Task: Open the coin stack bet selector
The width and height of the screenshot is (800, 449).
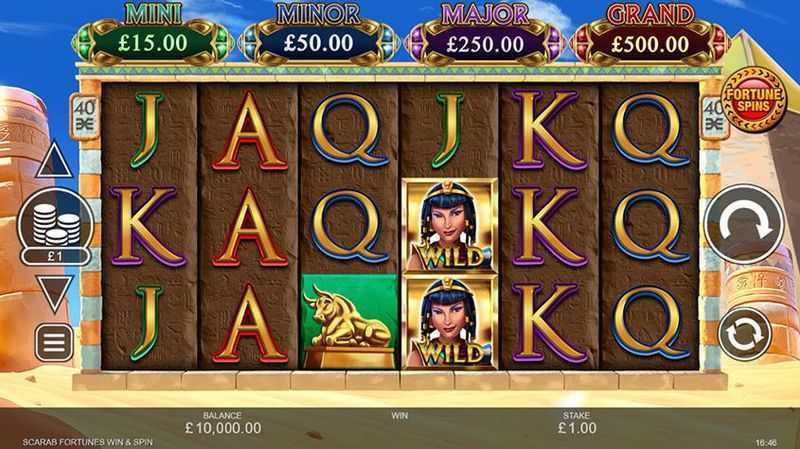Action: point(56,227)
